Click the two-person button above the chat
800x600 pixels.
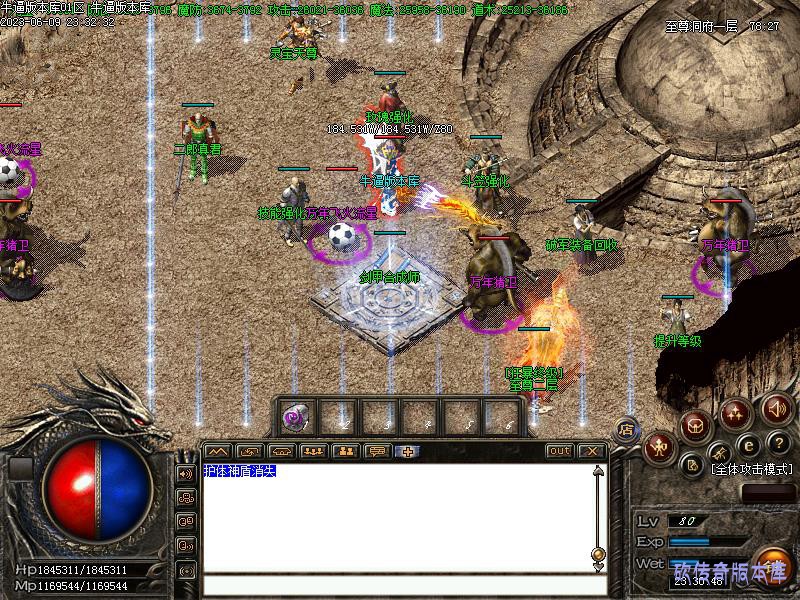(x=345, y=451)
